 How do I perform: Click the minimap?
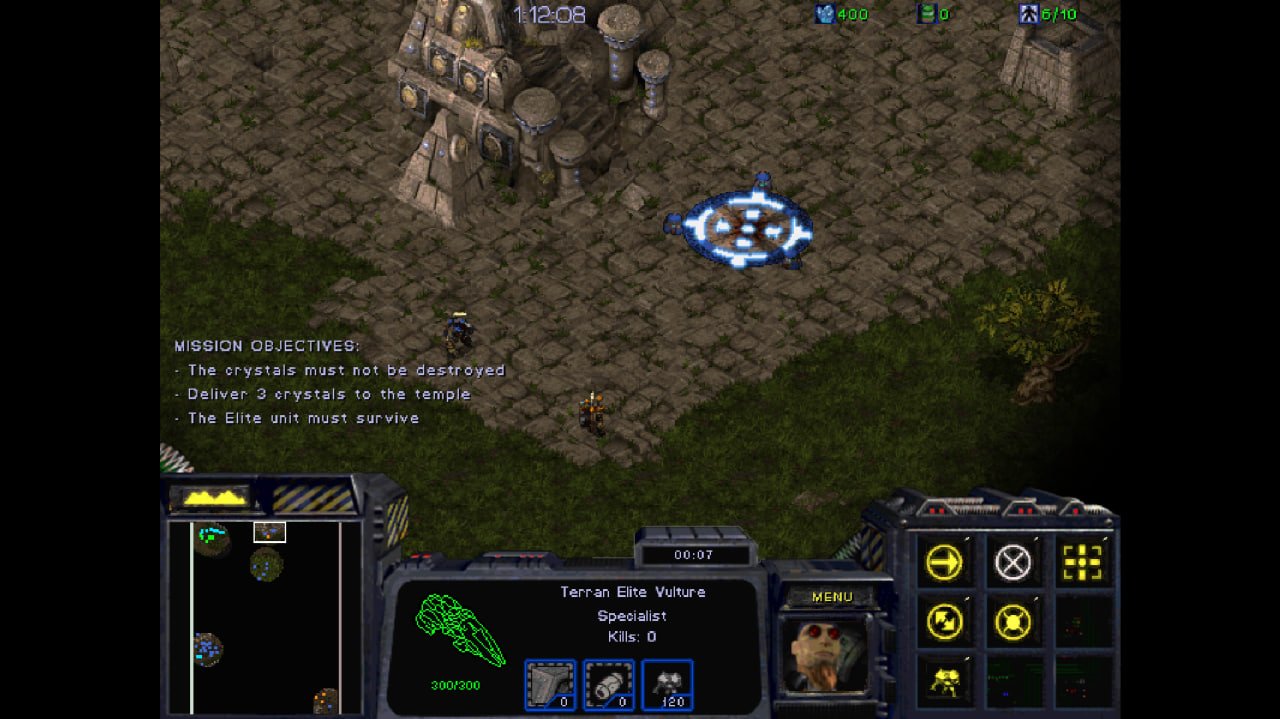265,617
